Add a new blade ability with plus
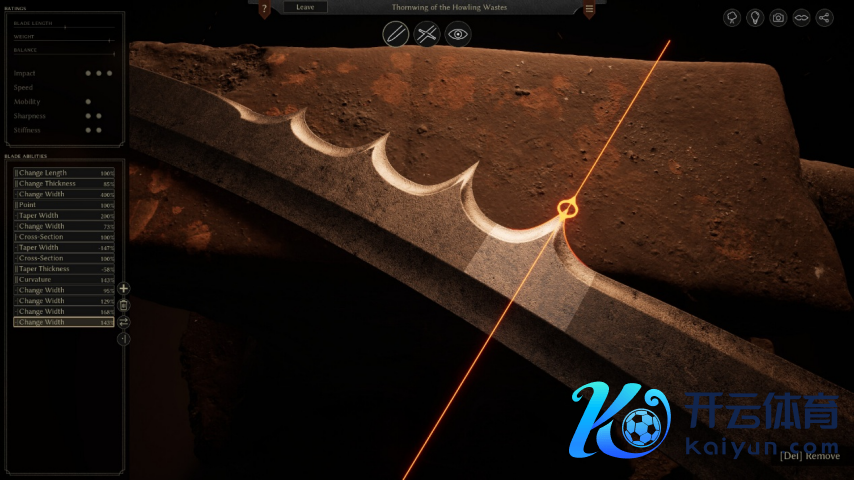854x480 pixels. (x=124, y=289)
